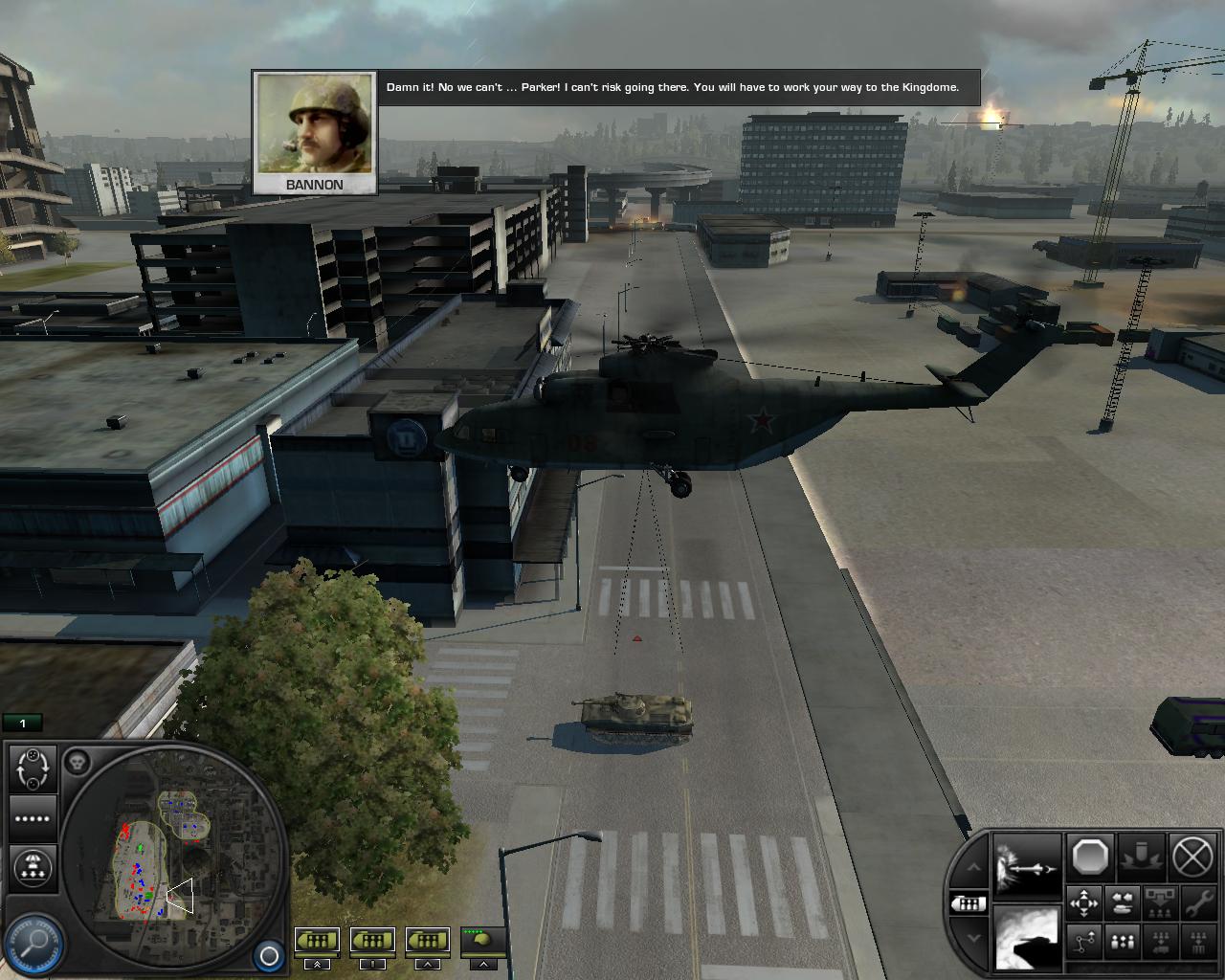
Task: Choose the four-arrow move command
Action: (1084, 902)
